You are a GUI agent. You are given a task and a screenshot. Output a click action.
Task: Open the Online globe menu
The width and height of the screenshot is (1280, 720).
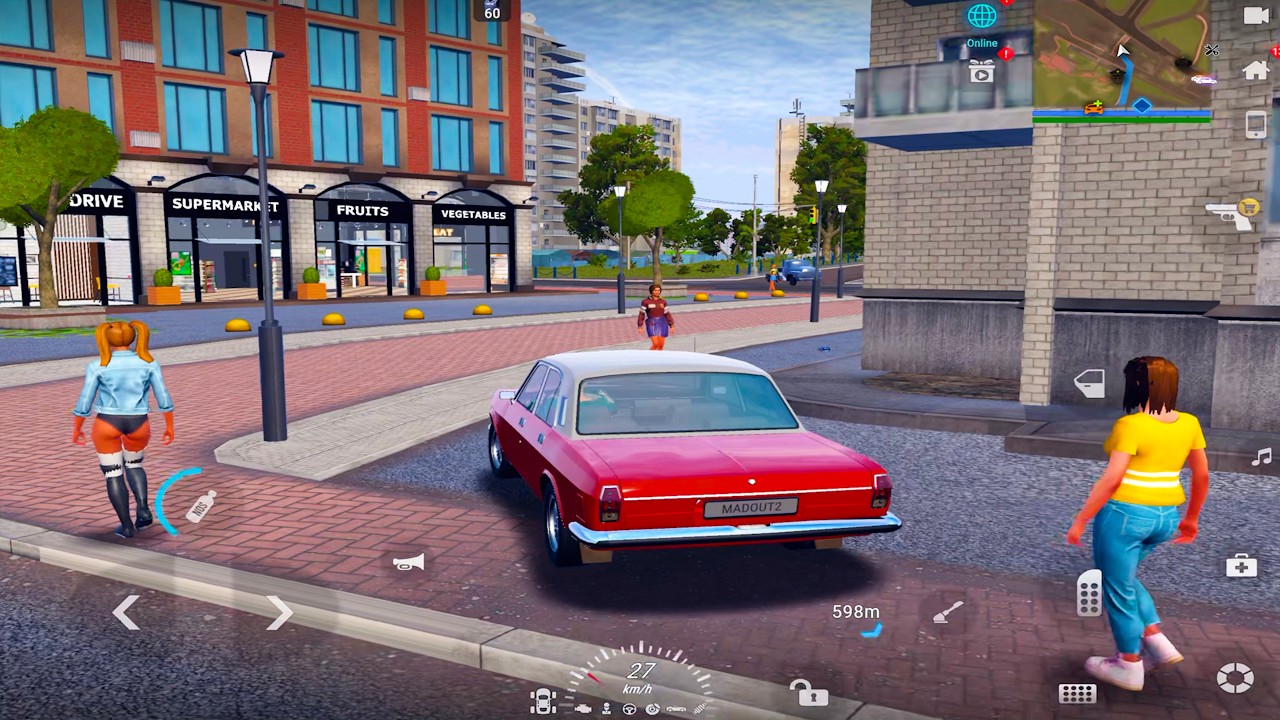point(982,17)
